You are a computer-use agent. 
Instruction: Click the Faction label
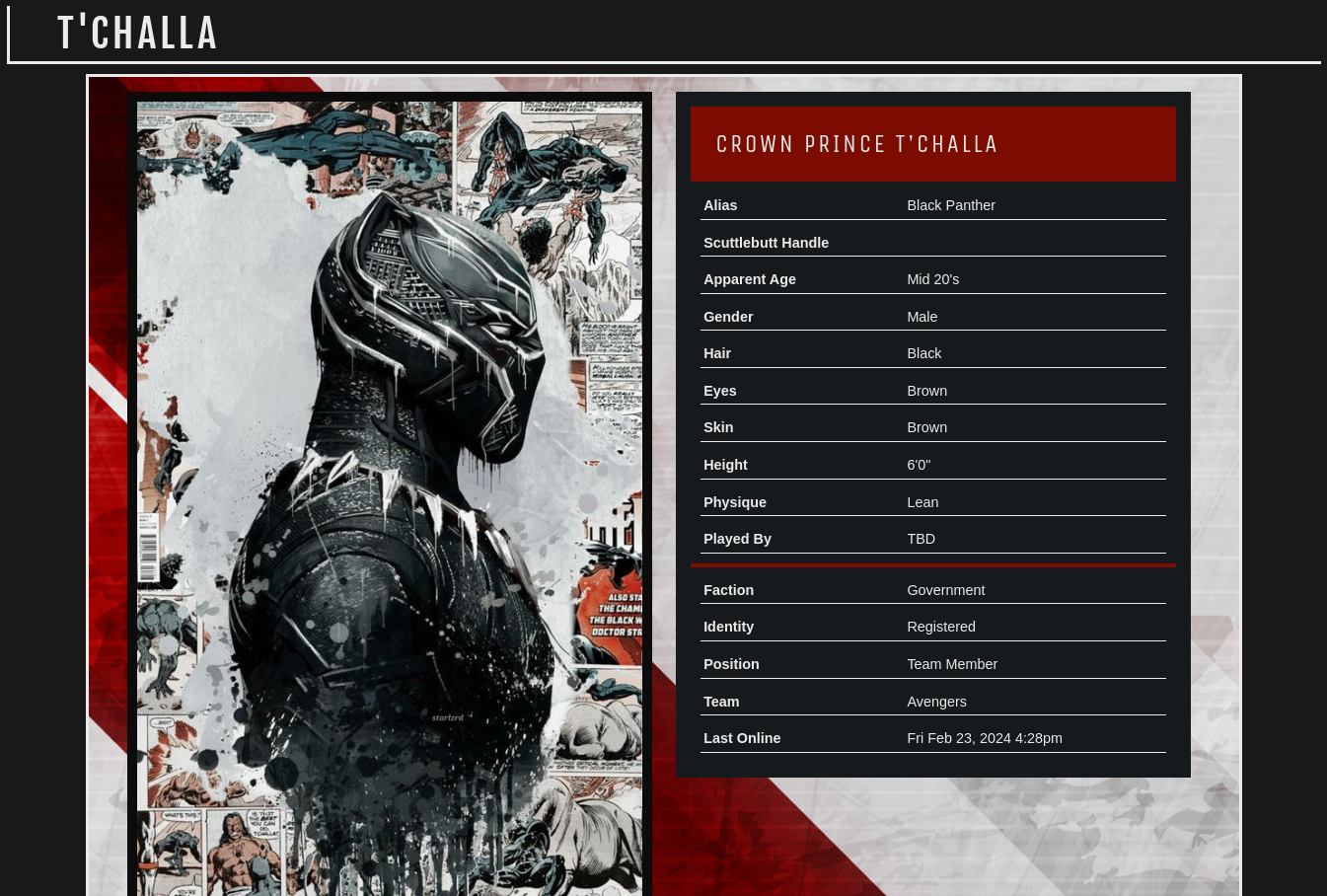click(x=728, y=589)
